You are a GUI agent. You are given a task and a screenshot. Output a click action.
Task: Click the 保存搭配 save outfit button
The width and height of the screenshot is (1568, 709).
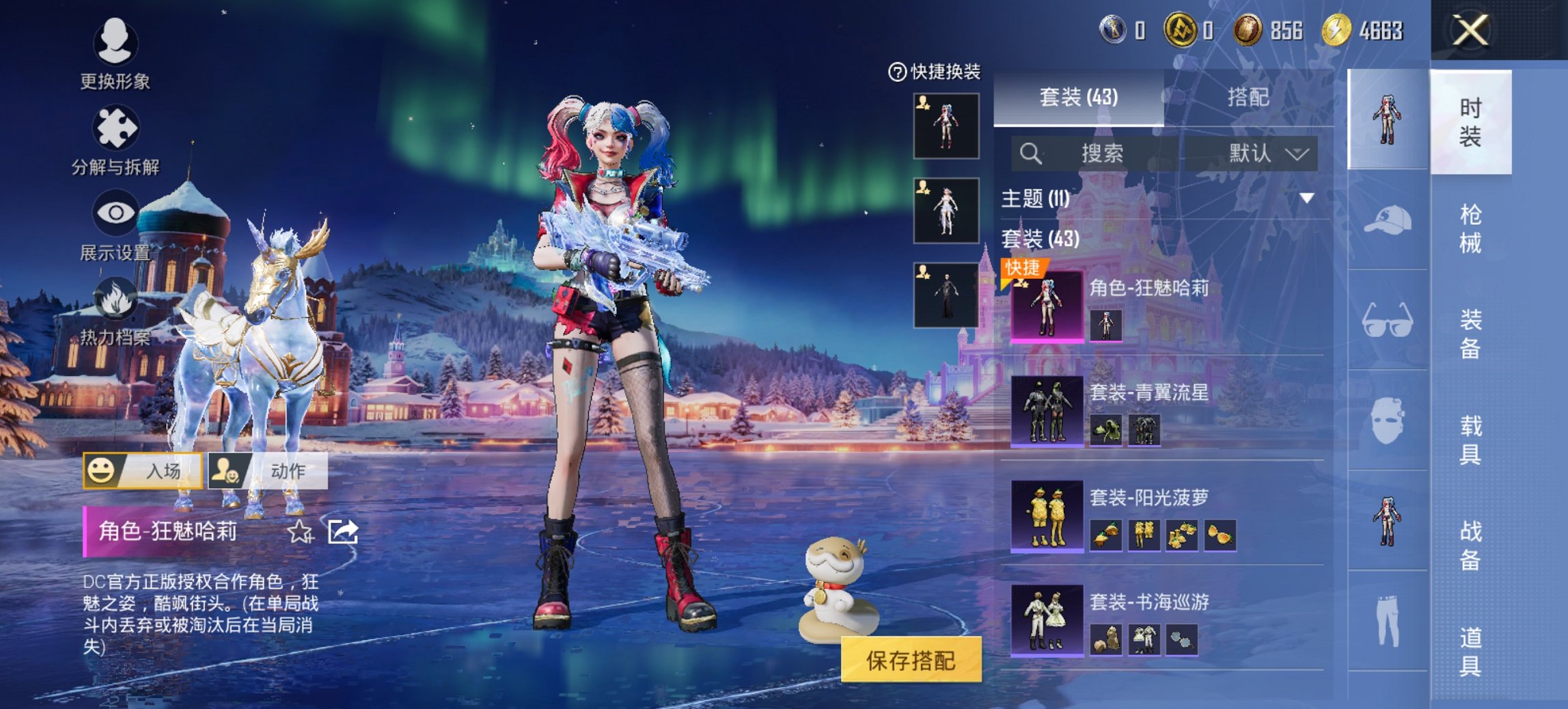911,660
